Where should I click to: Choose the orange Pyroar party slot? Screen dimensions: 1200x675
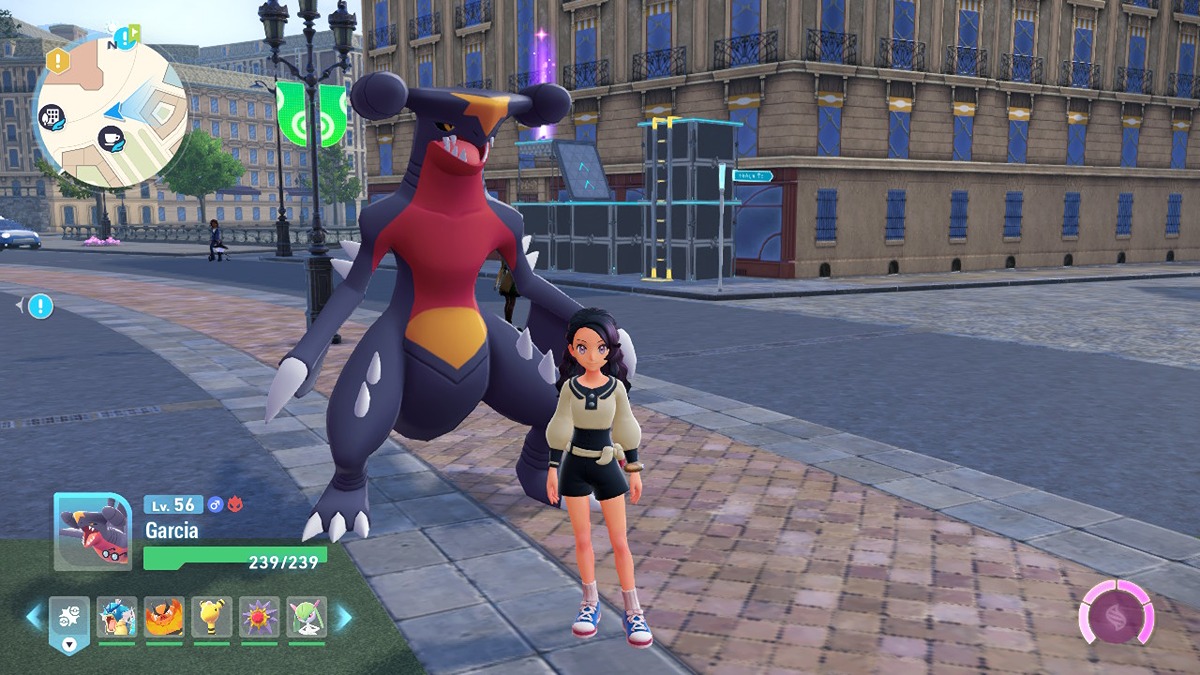coord(164,617)
